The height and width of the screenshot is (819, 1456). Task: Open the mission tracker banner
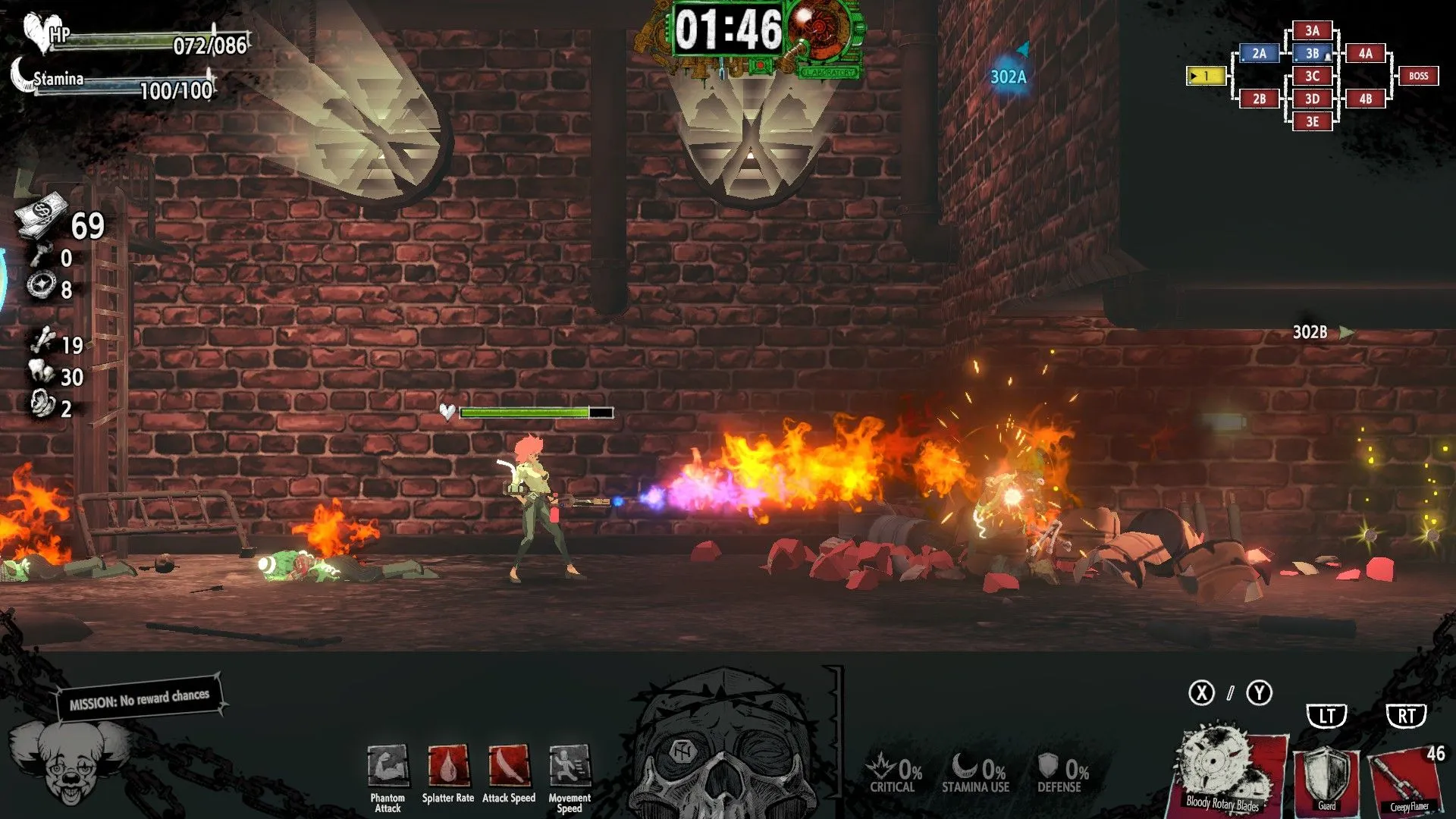click(140, 698)
